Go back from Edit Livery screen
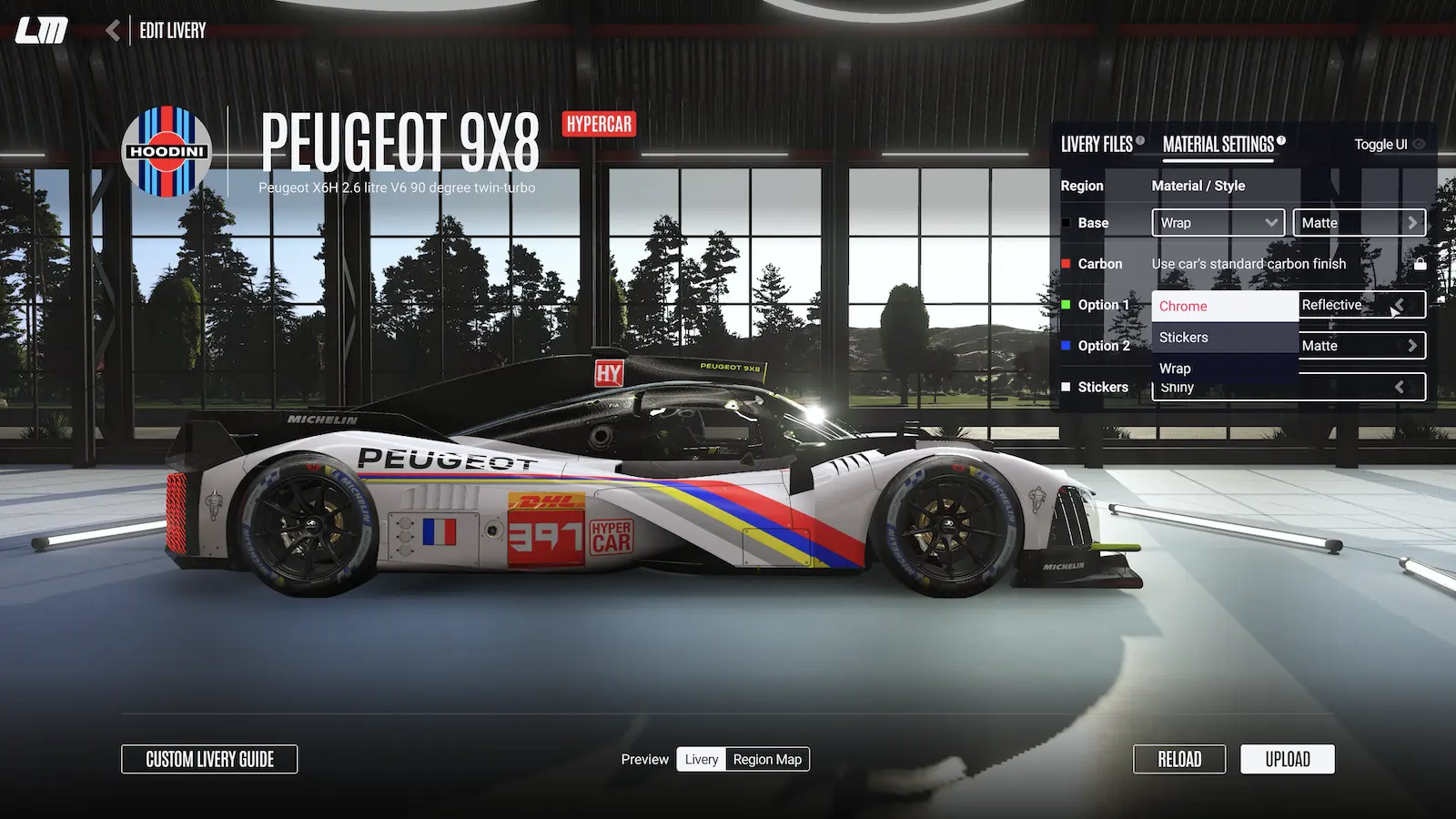 click(113, 31)
